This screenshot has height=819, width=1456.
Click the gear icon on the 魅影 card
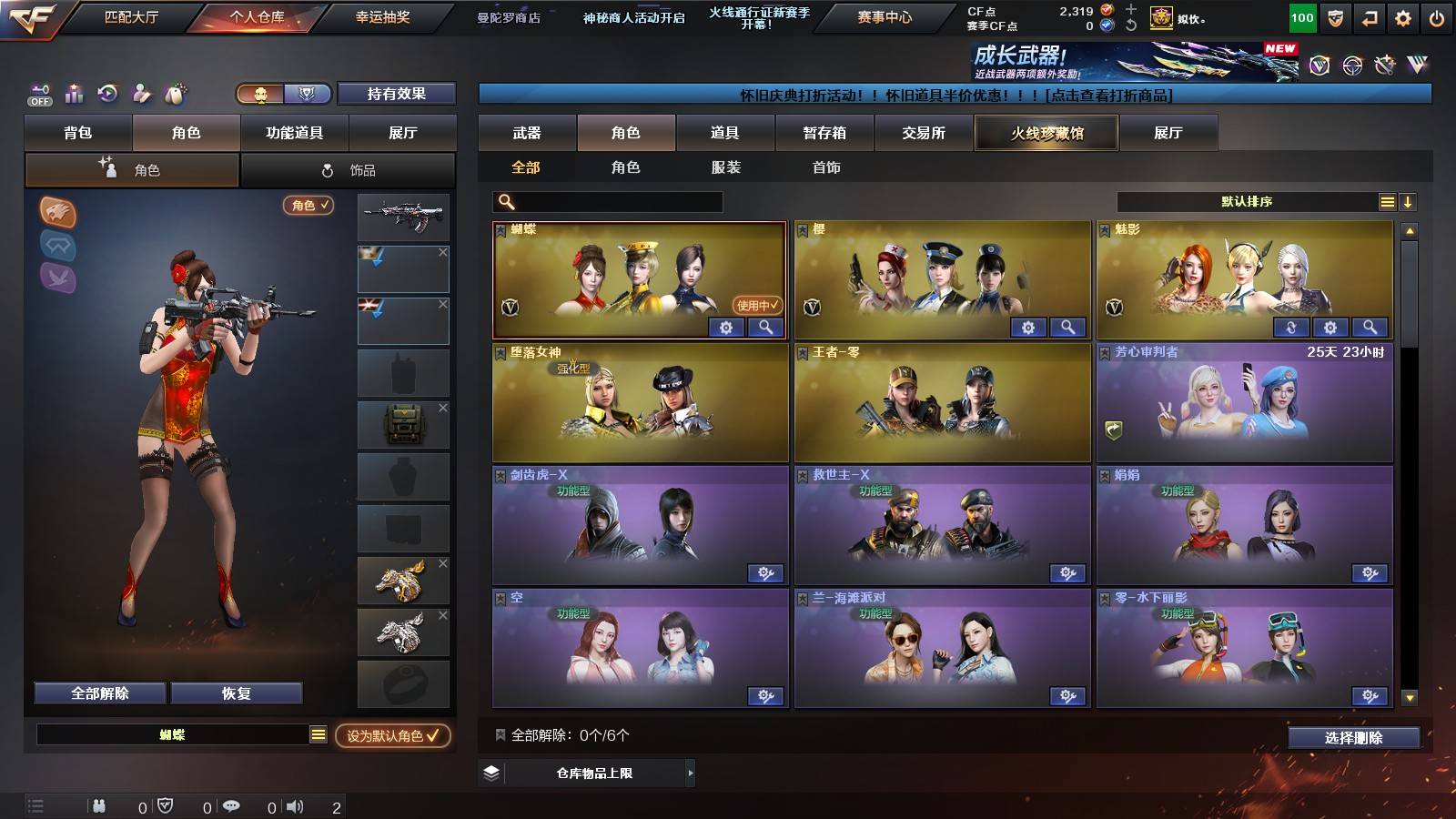click(1330, 328)
